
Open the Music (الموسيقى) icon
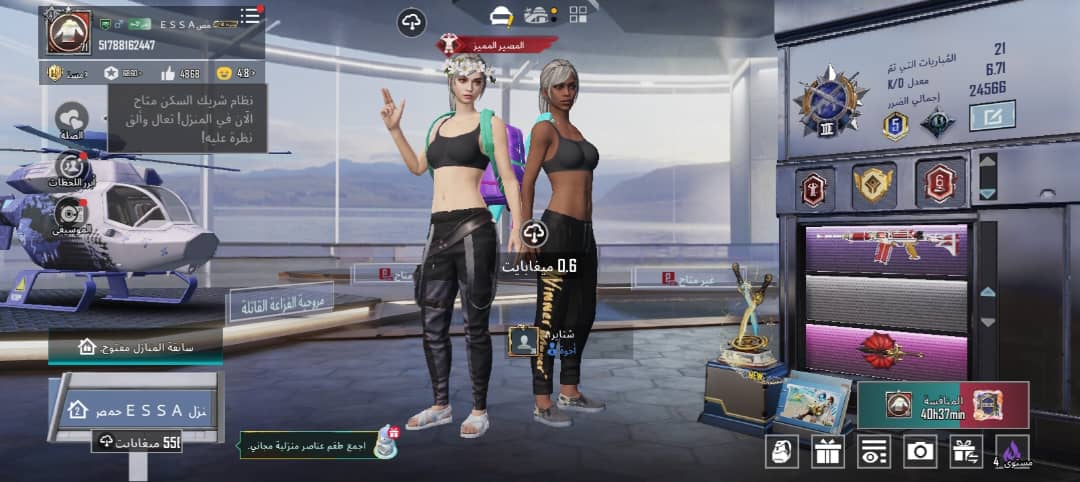click(71, 213)
